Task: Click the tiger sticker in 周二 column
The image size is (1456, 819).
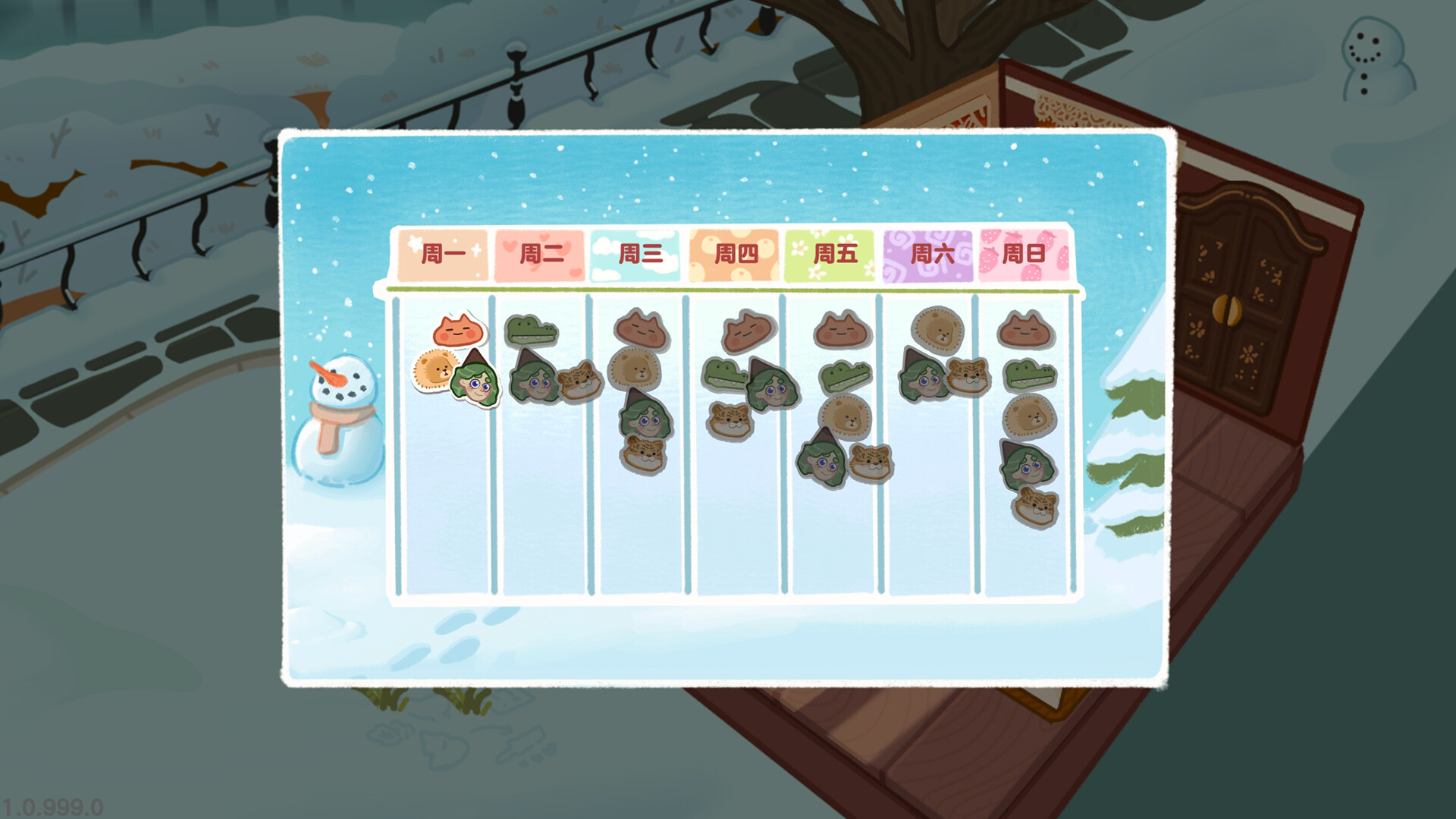Action: point(580,380)
